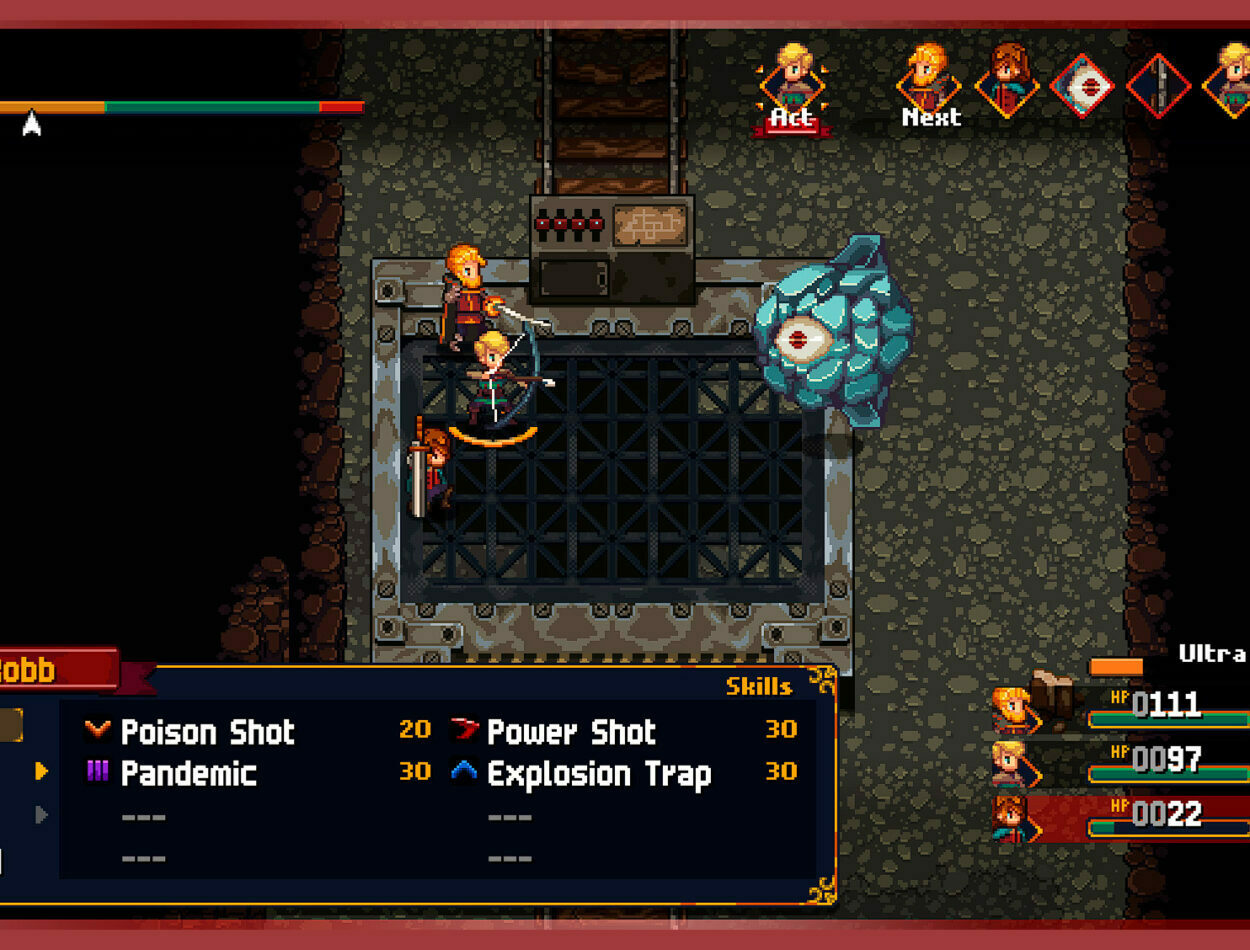Use the Pandemic skill
The height and width of the screenshot is (950, 1250).
tap(188, 774)
